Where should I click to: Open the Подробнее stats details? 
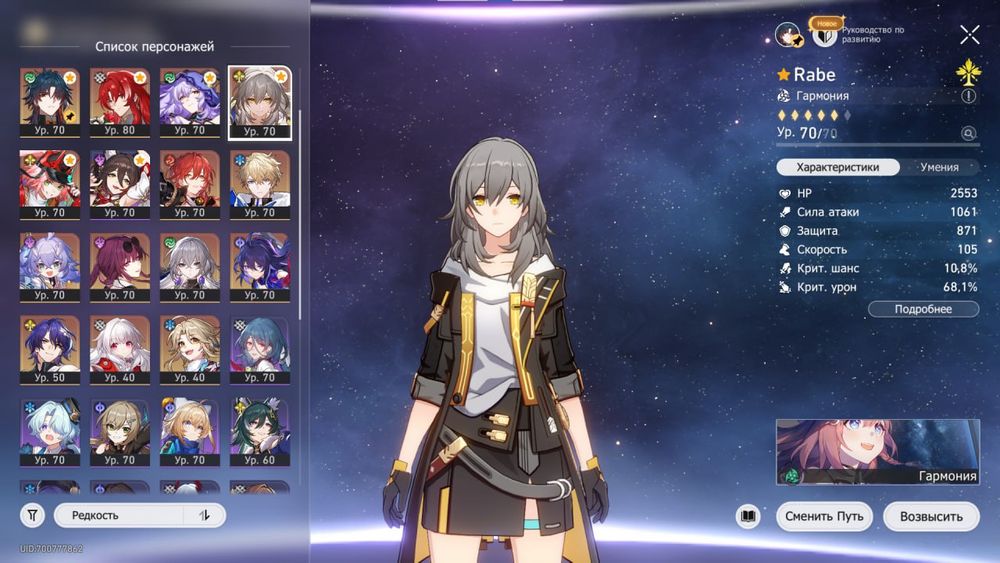[923, 309]
